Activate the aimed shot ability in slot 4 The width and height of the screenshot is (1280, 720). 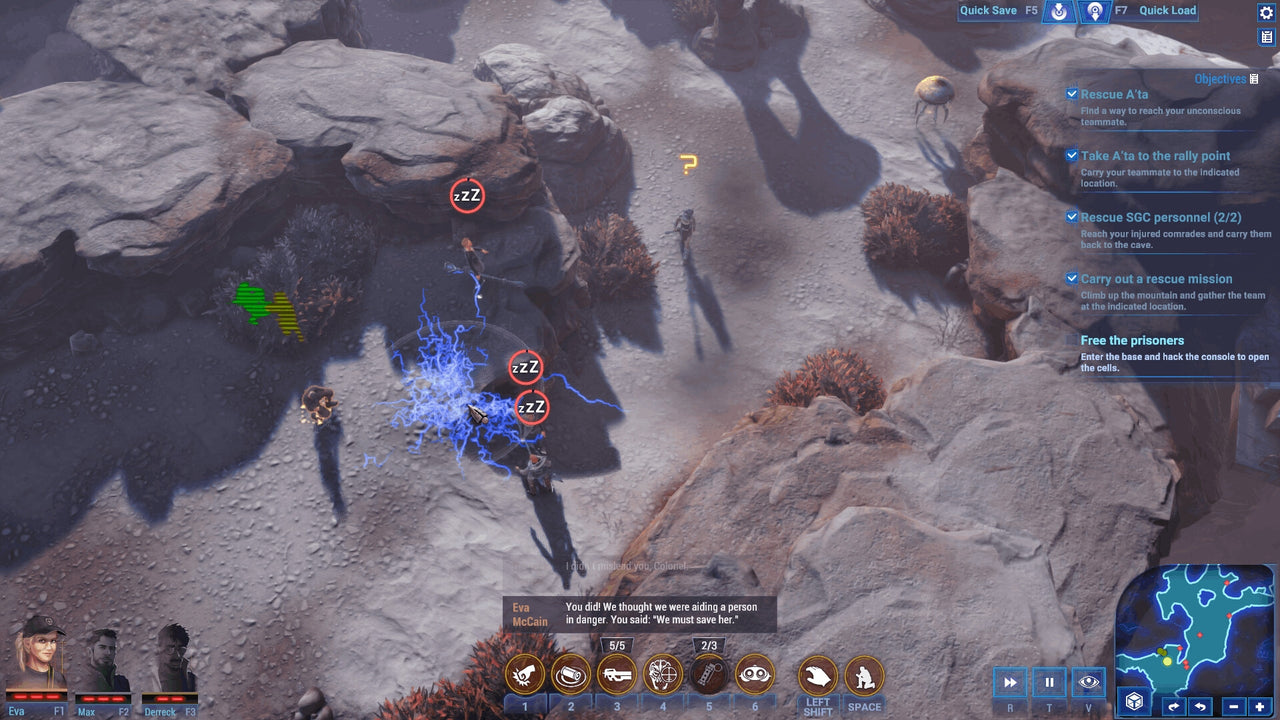(662, 675)
